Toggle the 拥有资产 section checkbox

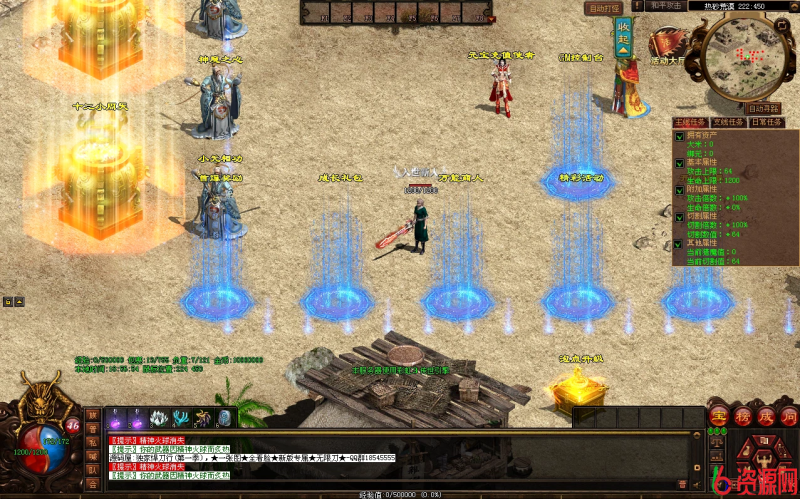click(679, 135)
